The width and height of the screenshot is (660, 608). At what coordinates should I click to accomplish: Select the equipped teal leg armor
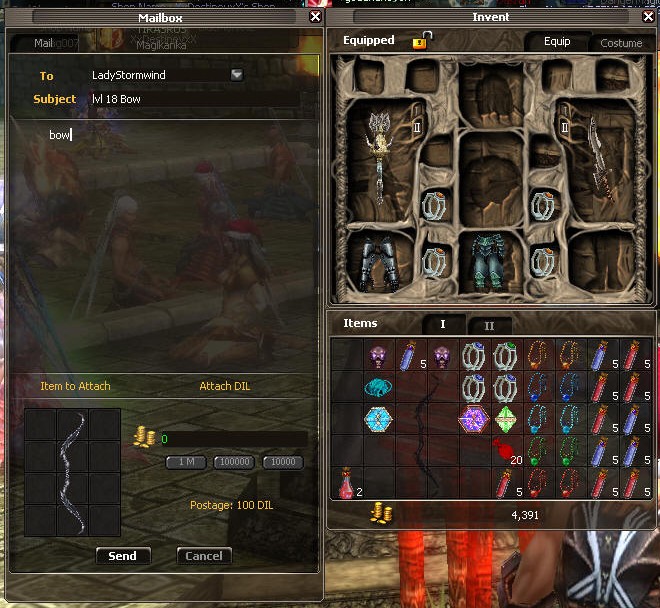[491, 263]
